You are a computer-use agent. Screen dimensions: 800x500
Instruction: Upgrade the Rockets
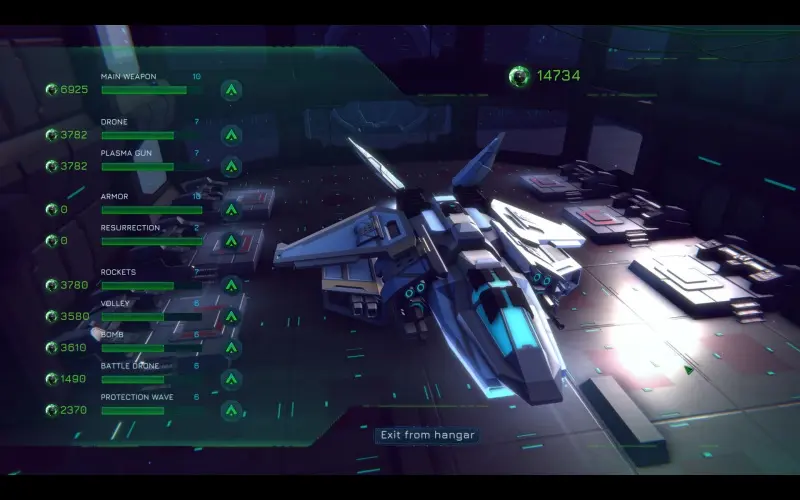(231, 285)
